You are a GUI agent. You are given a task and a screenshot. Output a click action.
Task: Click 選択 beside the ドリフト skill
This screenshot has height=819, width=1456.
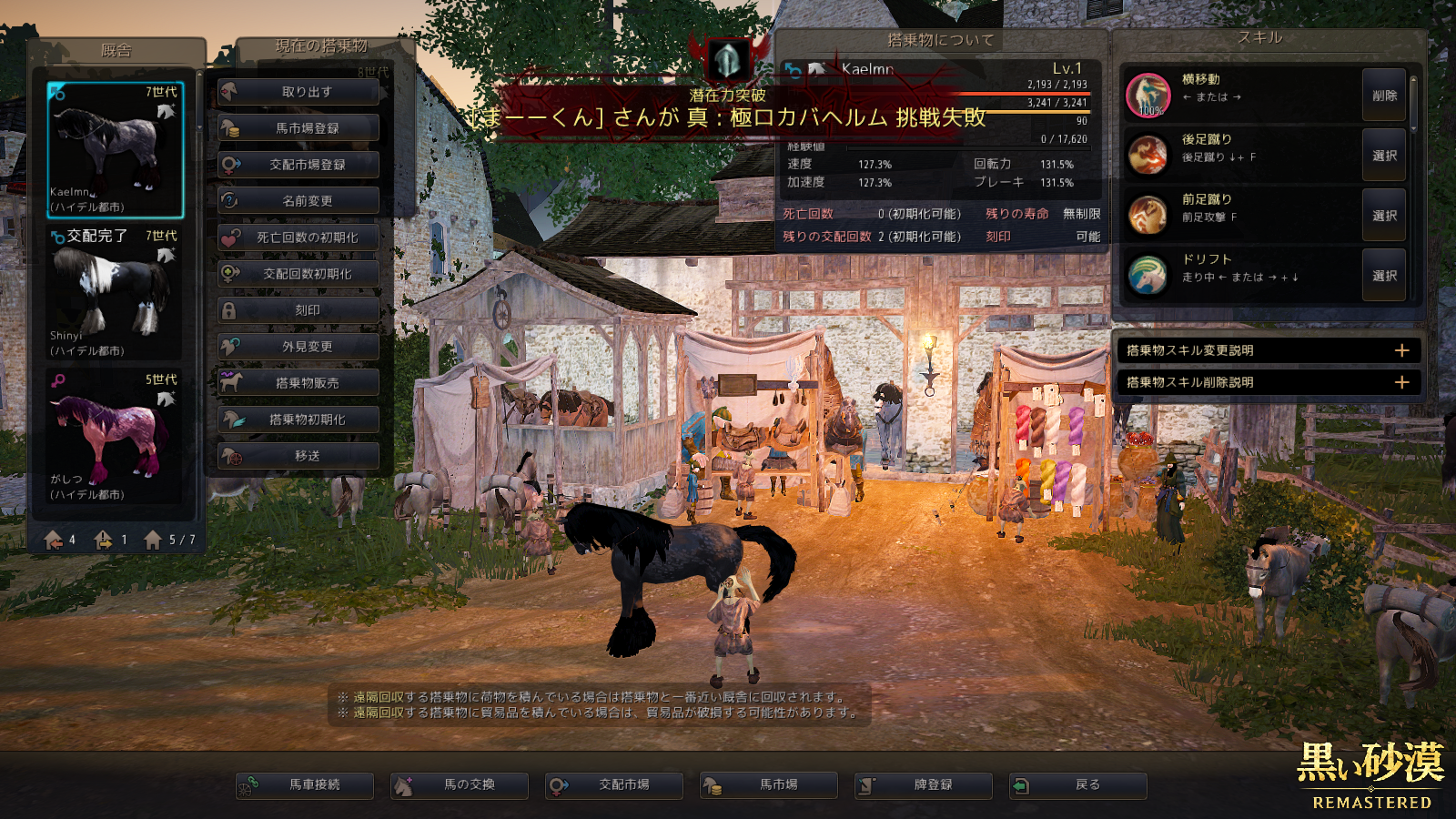(x=1384, y=276)
